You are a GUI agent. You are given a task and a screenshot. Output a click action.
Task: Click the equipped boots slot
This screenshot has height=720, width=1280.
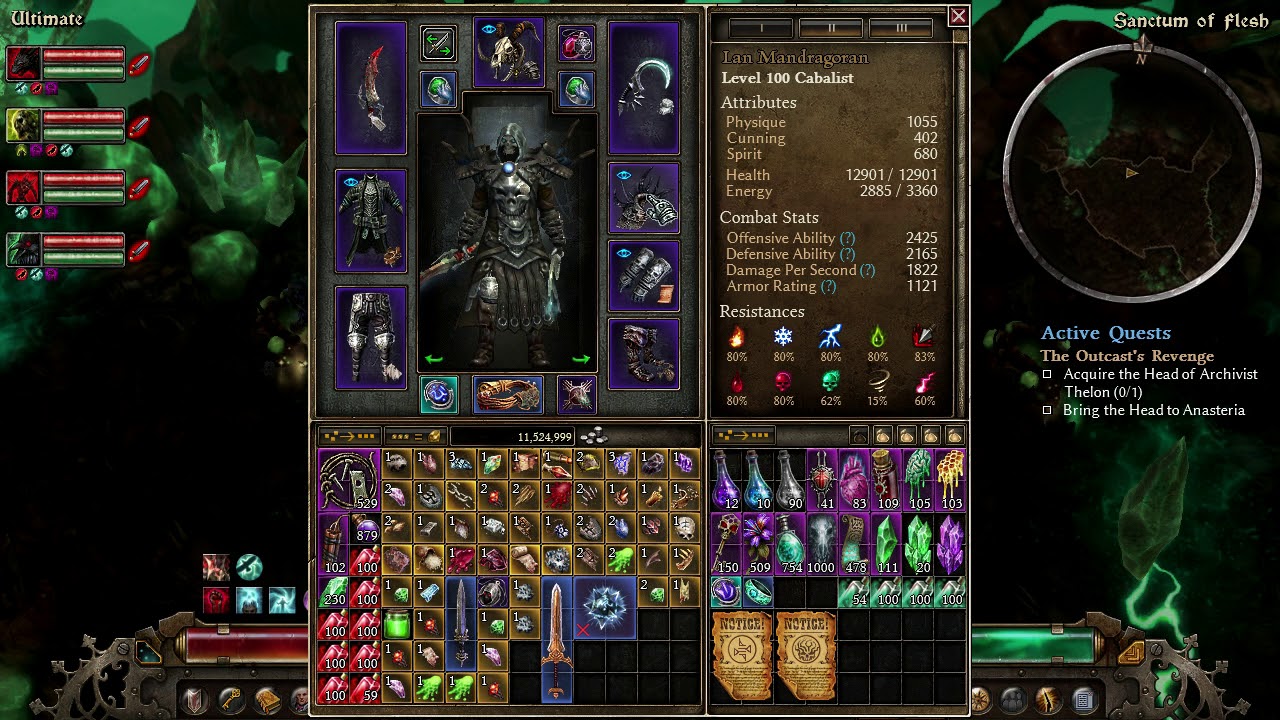[644, 353]
